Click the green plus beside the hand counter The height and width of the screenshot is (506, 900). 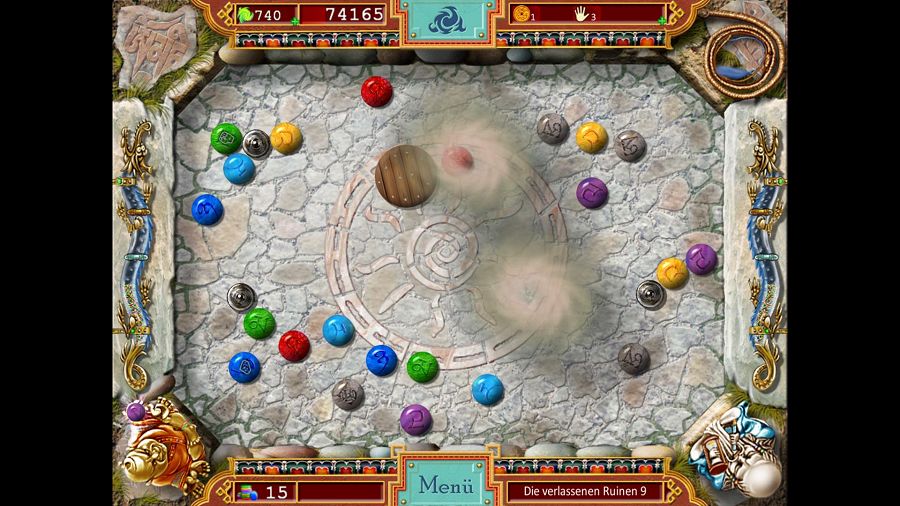[662, 20]
